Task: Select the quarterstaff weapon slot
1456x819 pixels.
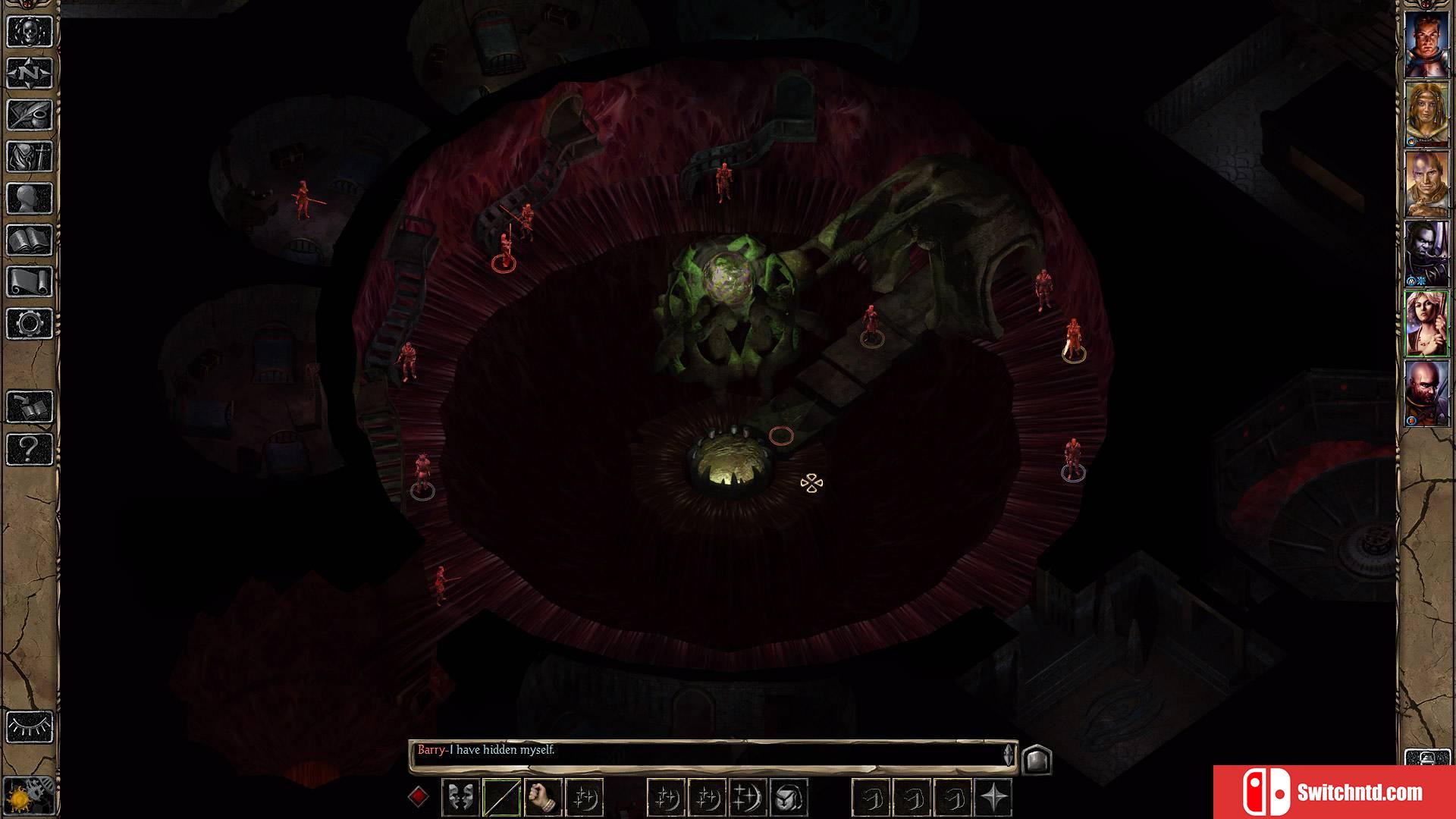Action: point(501,797)
